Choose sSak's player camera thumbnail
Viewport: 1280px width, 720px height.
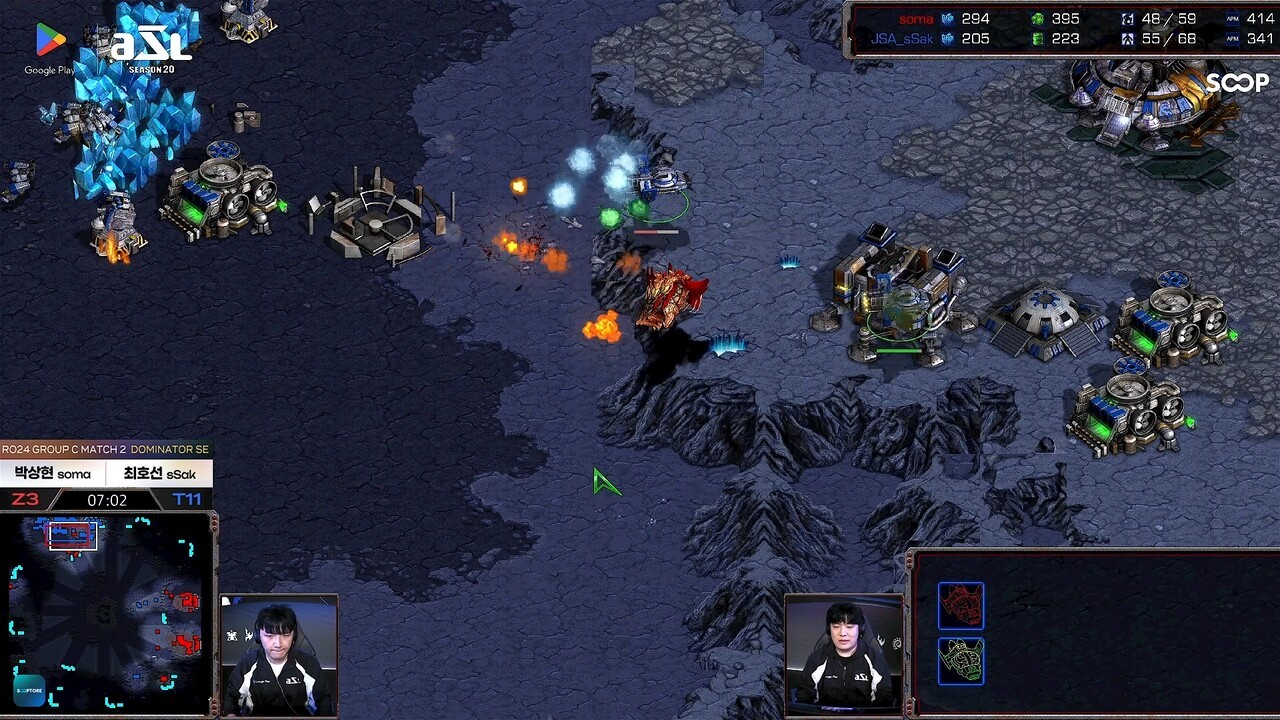(x=844, y=656)
